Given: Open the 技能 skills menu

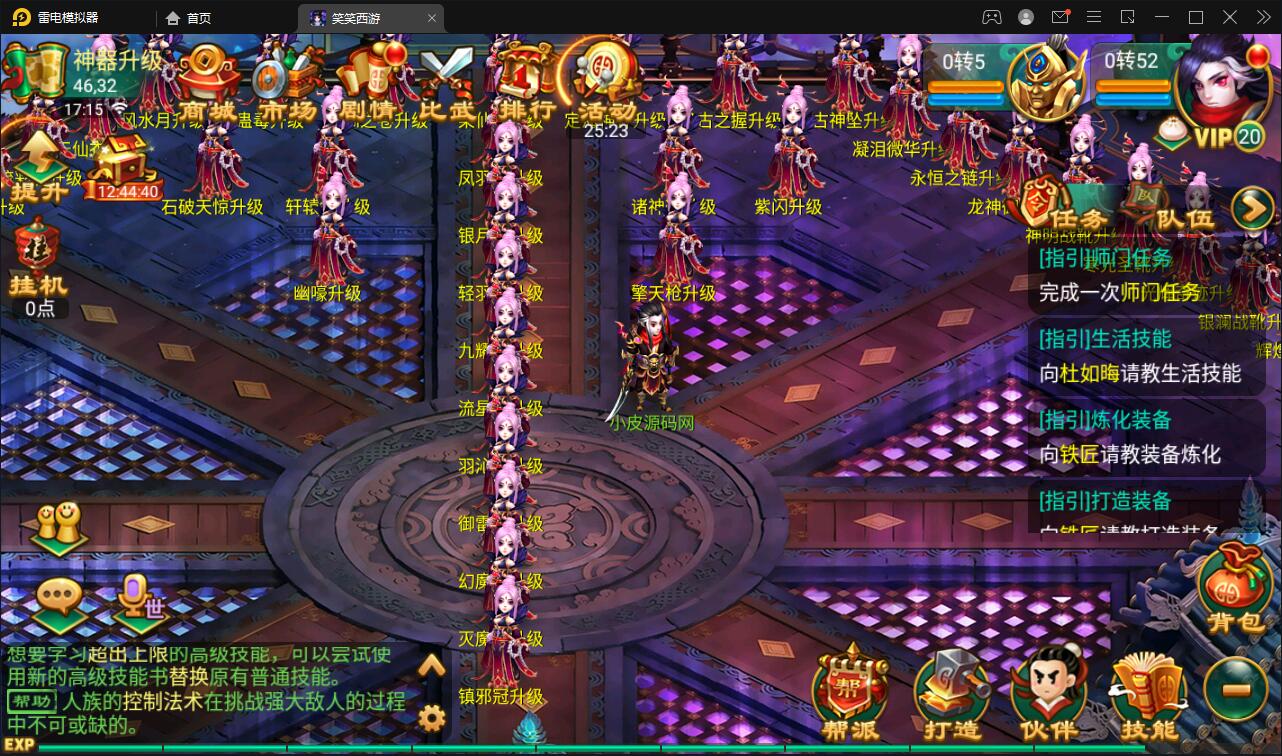Looking at the screenshot, I should [1148, 694].
